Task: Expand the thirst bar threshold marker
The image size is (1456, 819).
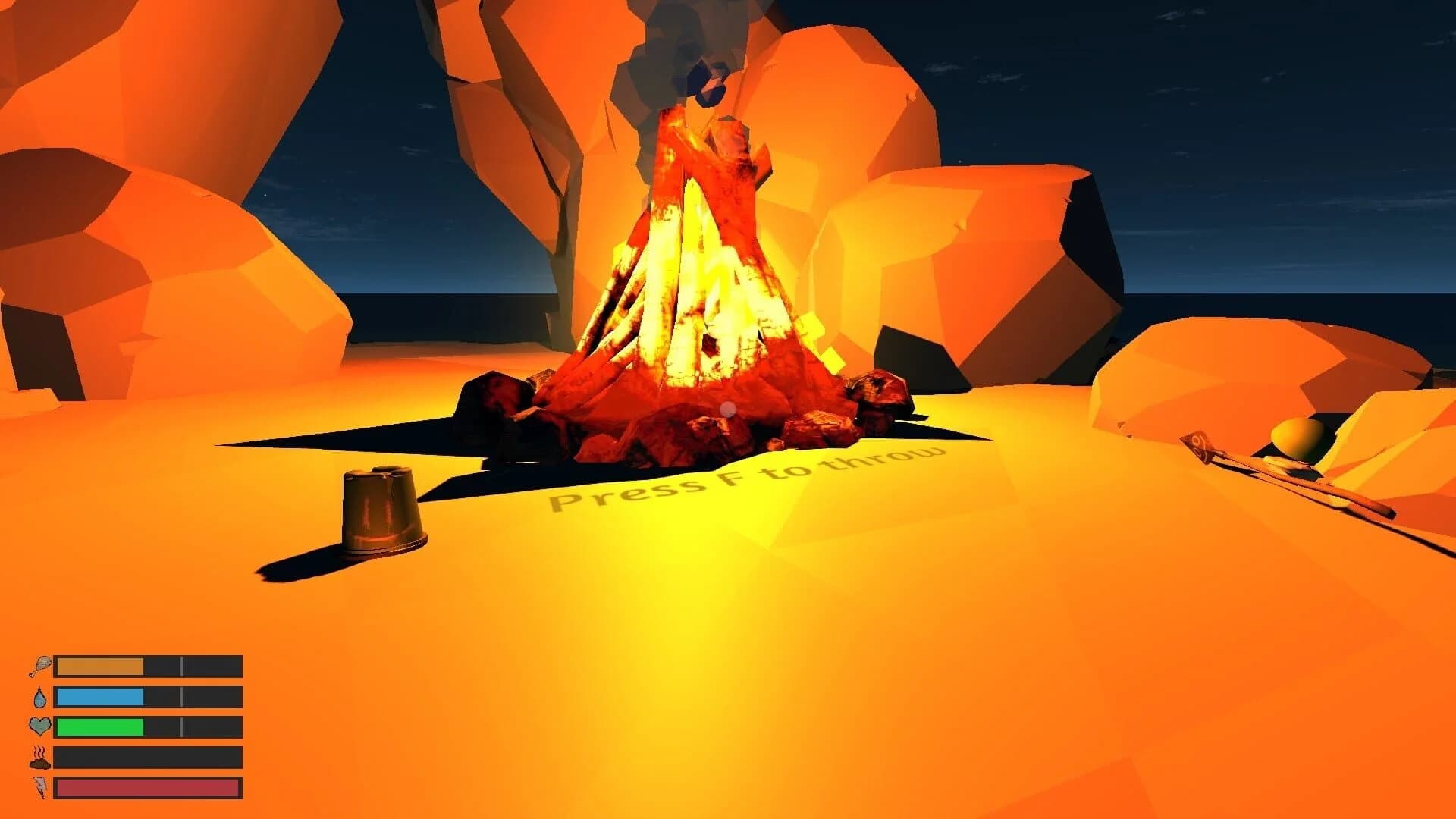Action: pyautogui.click(x=182, y=695)
